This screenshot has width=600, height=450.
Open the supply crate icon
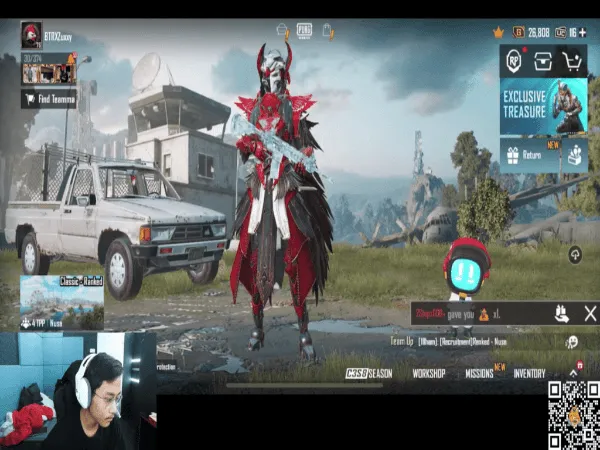pyautogui.click(x=544, y=61)
